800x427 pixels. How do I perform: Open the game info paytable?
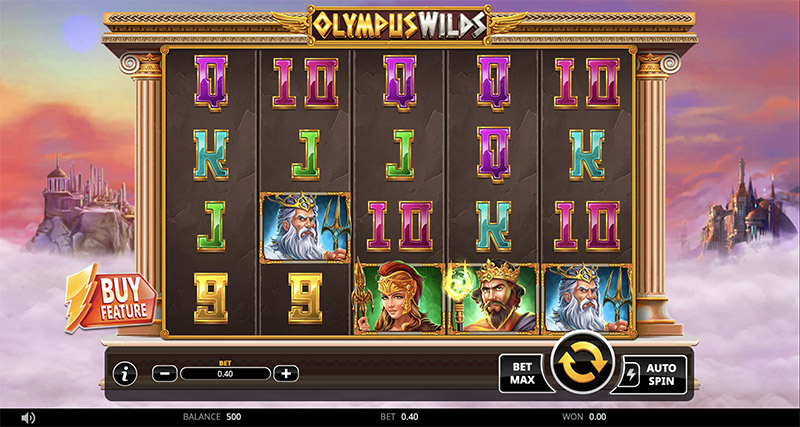pyautogui.click(x=125, y=374)
